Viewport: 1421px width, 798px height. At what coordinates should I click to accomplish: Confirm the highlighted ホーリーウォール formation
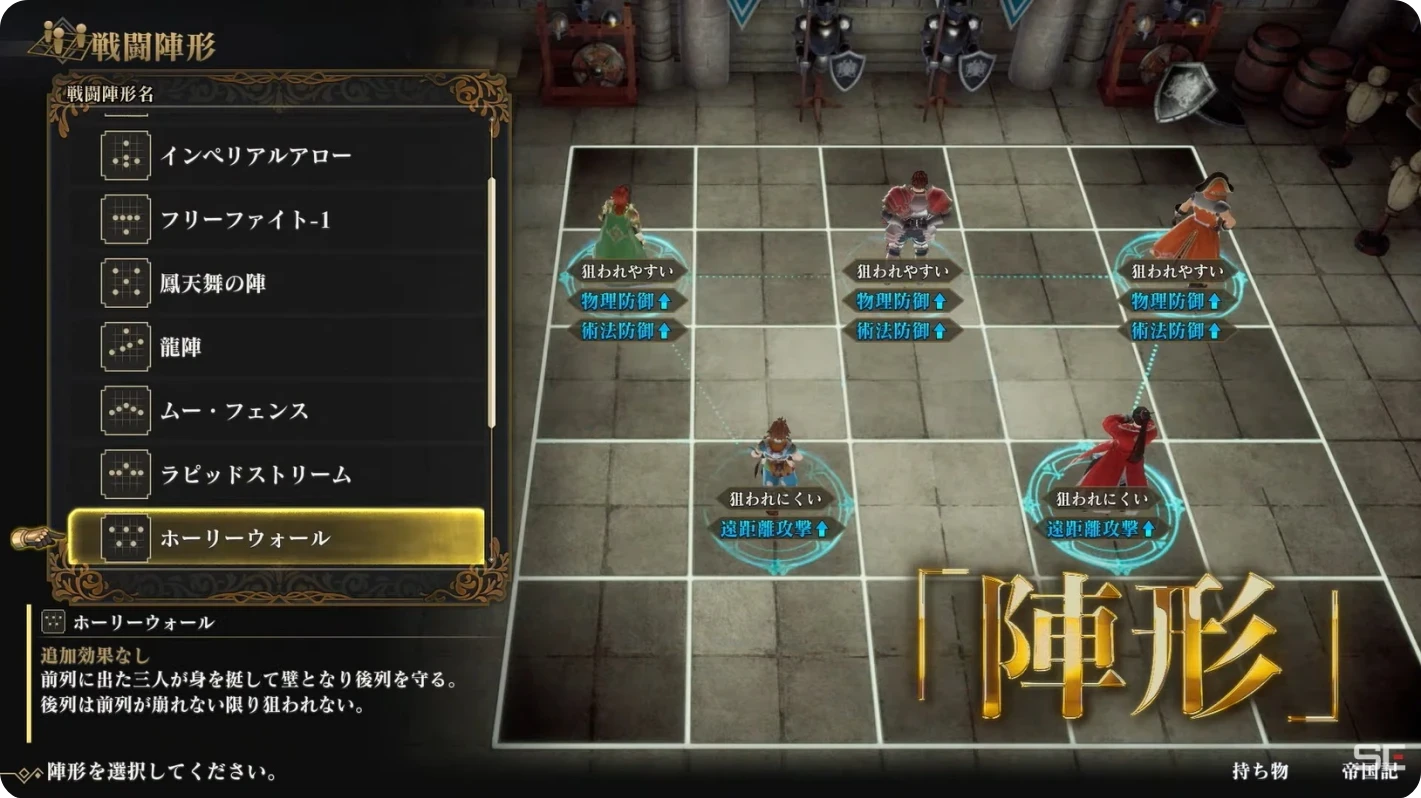point(276,538)
